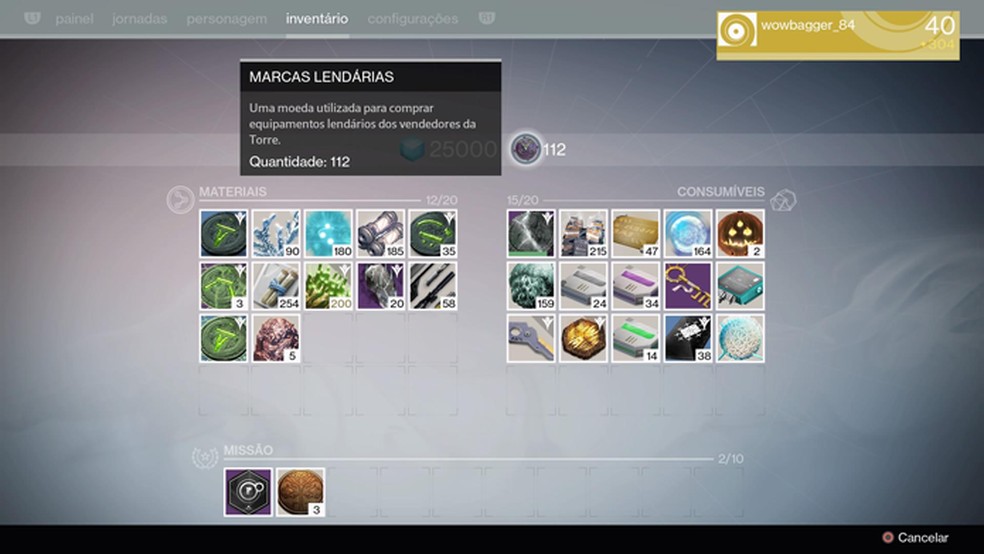
Task: Select the golden key on purple background
Action: click(688, 286)
